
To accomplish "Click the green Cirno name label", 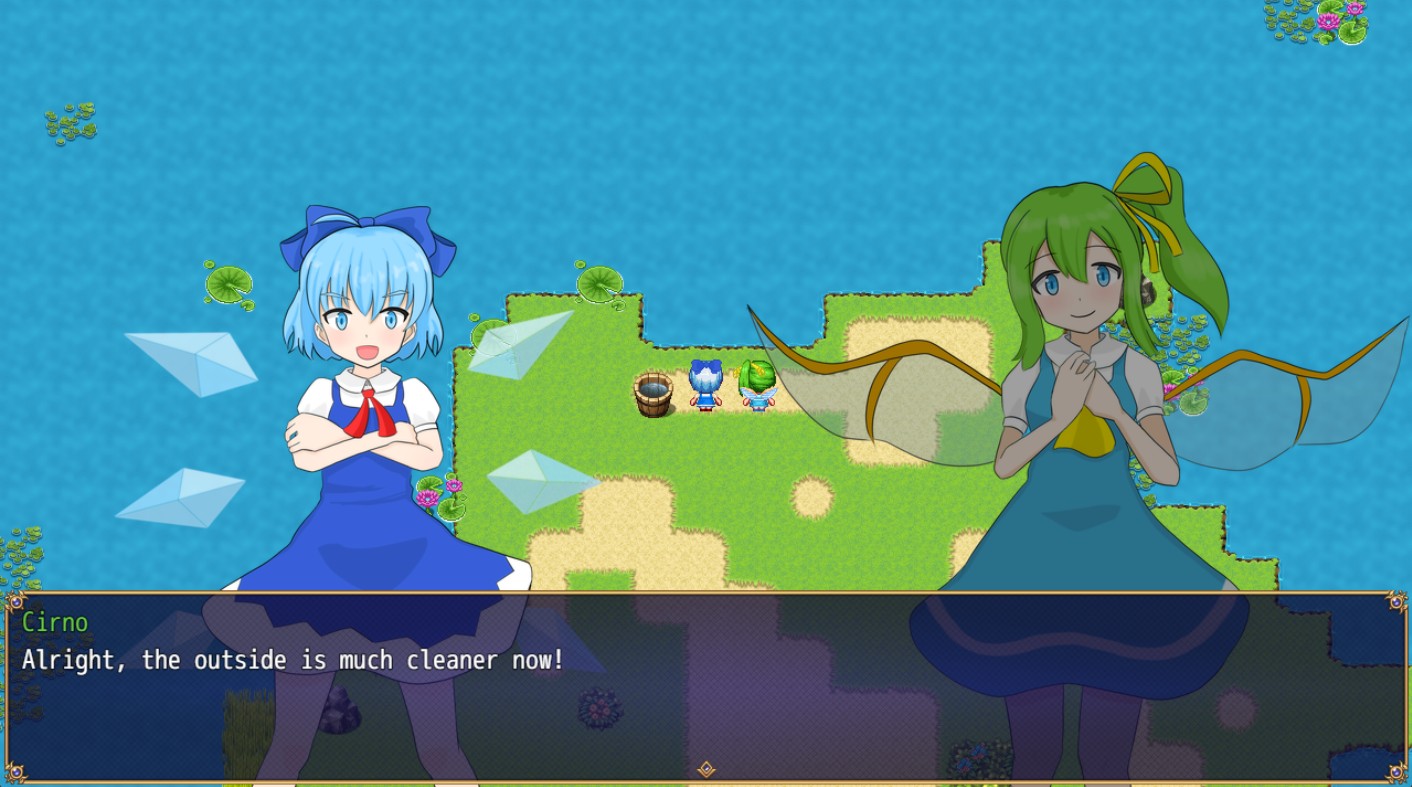I will 57,622.
